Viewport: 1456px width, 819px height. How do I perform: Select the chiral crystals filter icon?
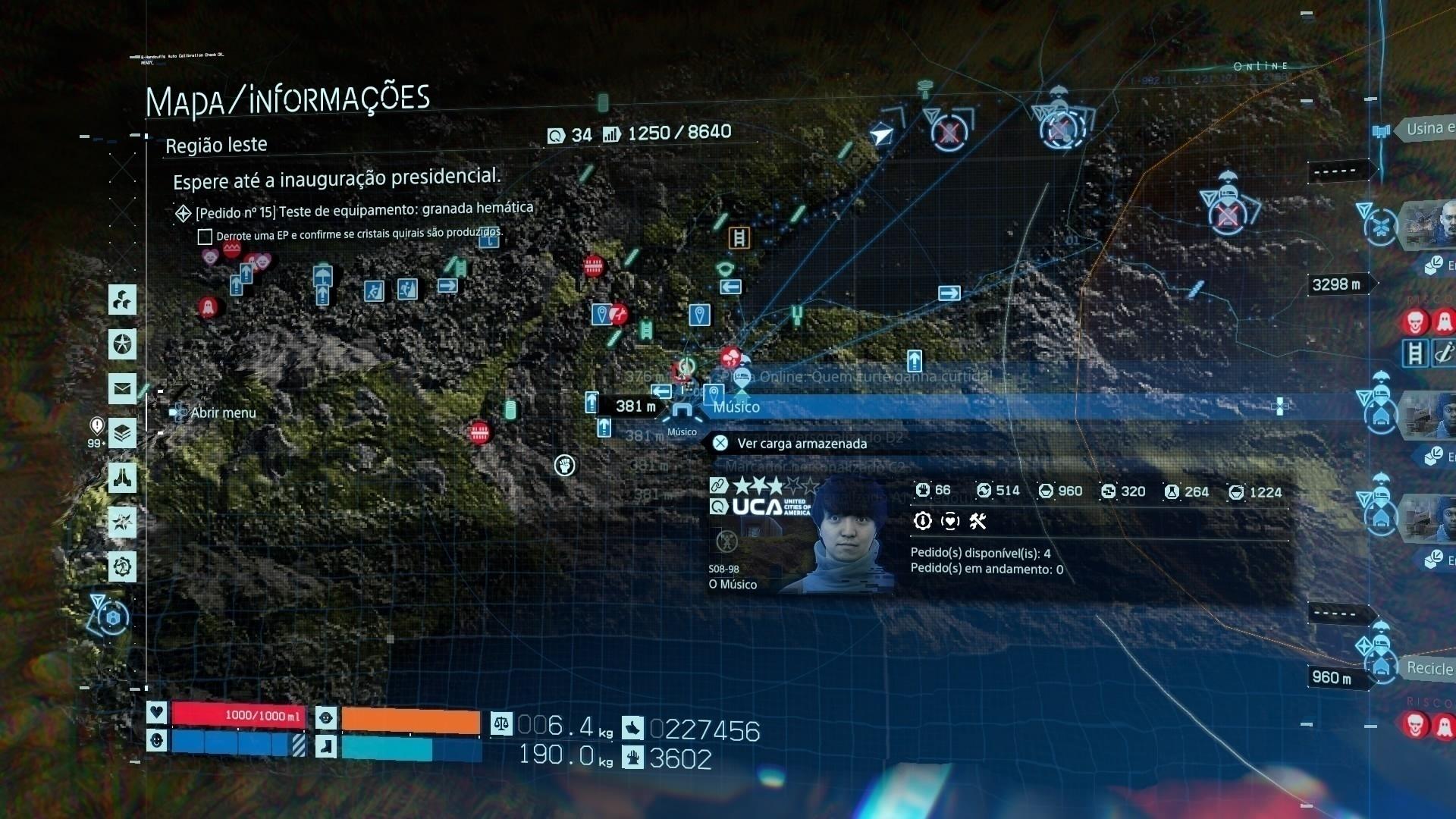tap(121, 300)
